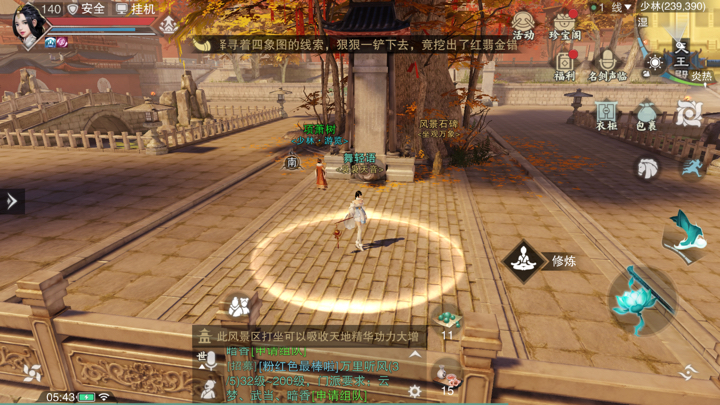The width and height of the screenshot is (720, 405).
Task: Start 修炼 meditation cultivation
Action: [x=523, y=262]
